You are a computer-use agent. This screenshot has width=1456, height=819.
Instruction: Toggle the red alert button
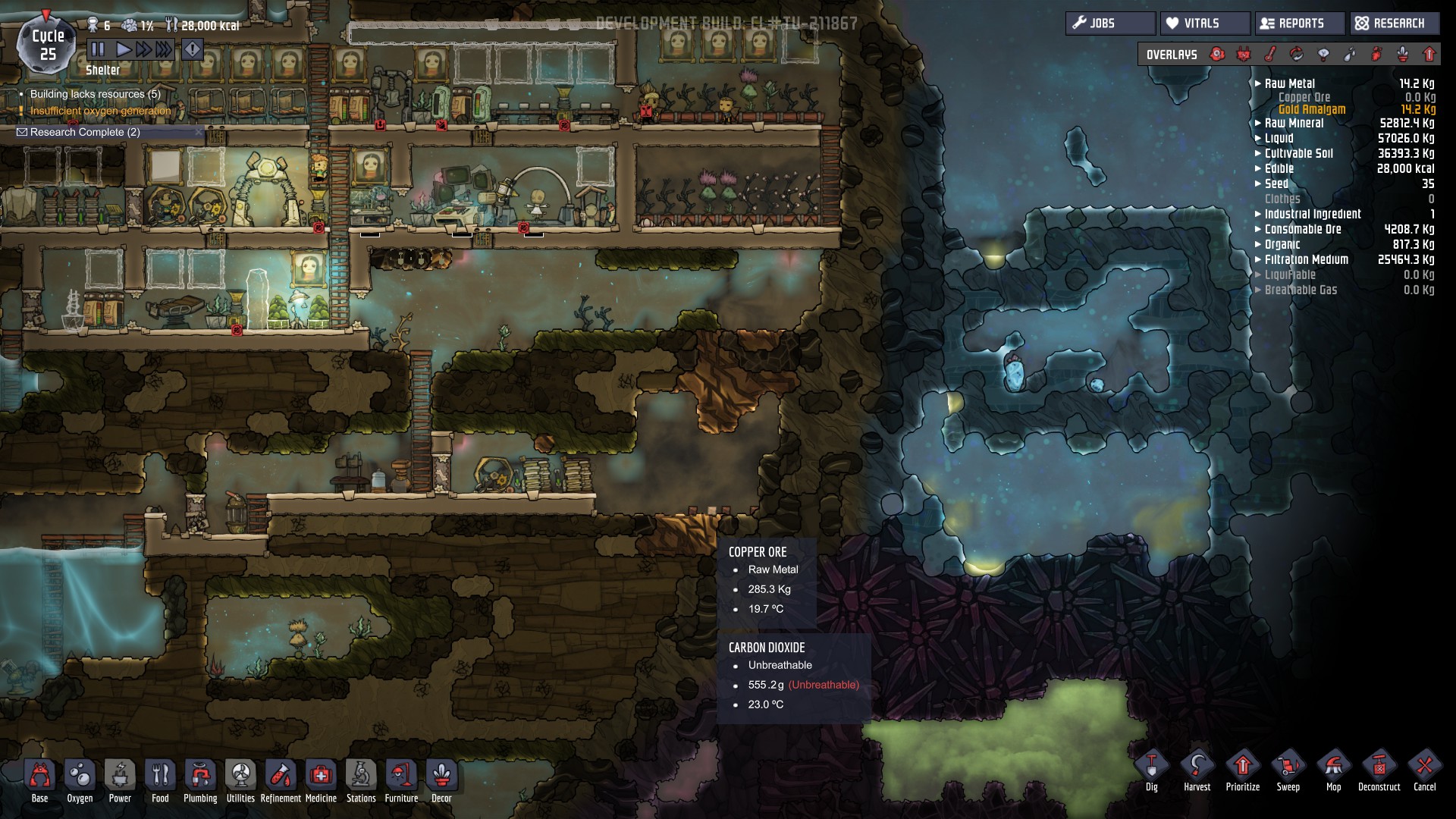(193, 50)
